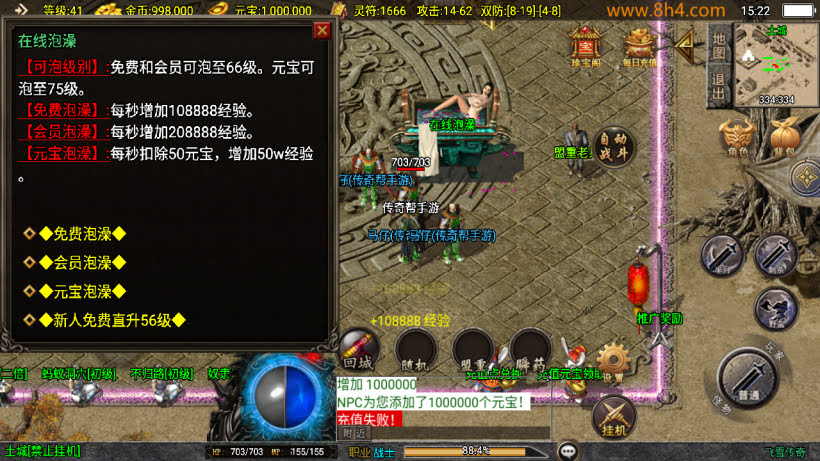The height and width of the screenshot is (461, 820).
Task: Choose the 免费泡澡 option
Action: 82,234
